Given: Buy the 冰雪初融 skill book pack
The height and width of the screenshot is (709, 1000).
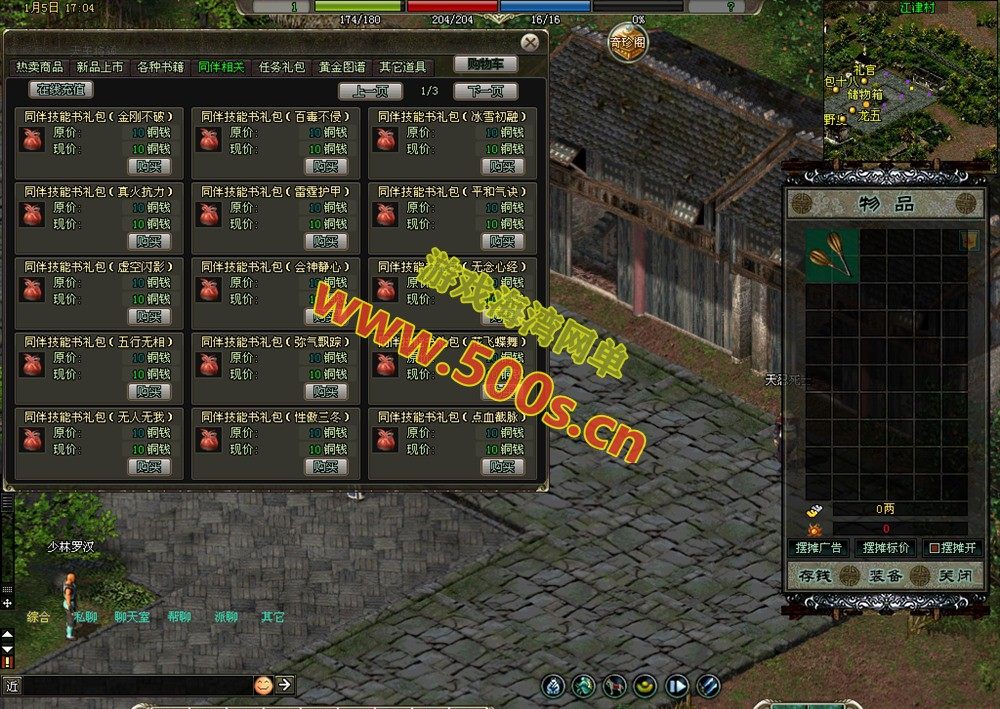Looking at the screenshot, I should (503, 166).
